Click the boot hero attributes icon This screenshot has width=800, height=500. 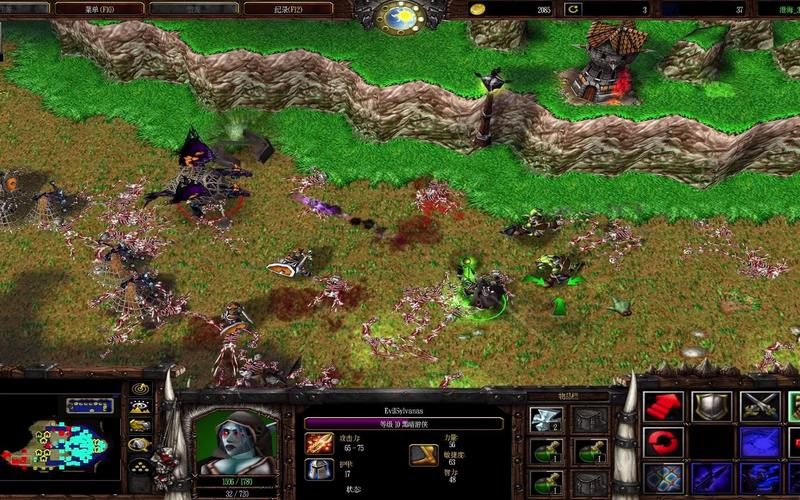click(x=423, y=456)
